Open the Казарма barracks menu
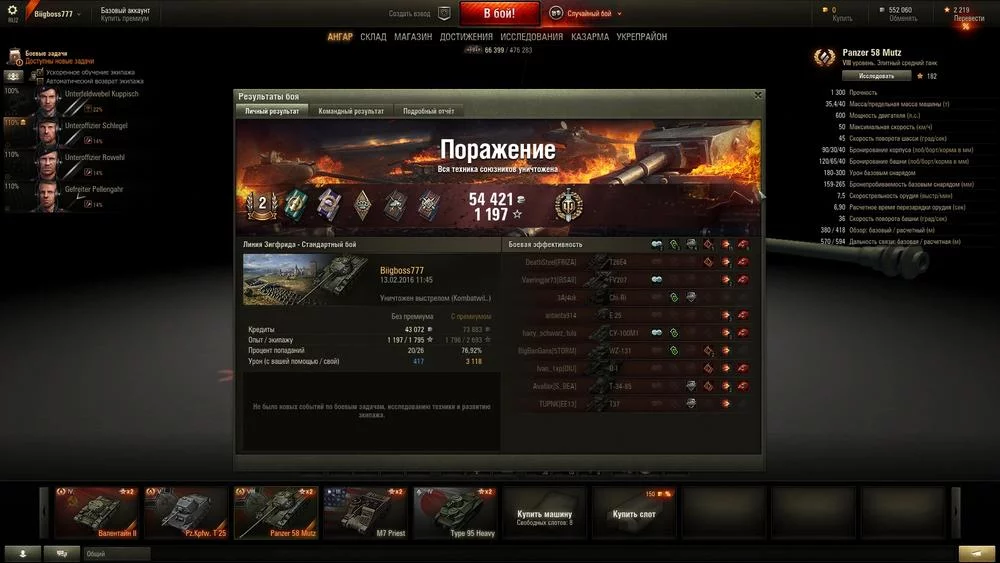The height and width of the screenshot is (563, 1000). pos(590,37)
